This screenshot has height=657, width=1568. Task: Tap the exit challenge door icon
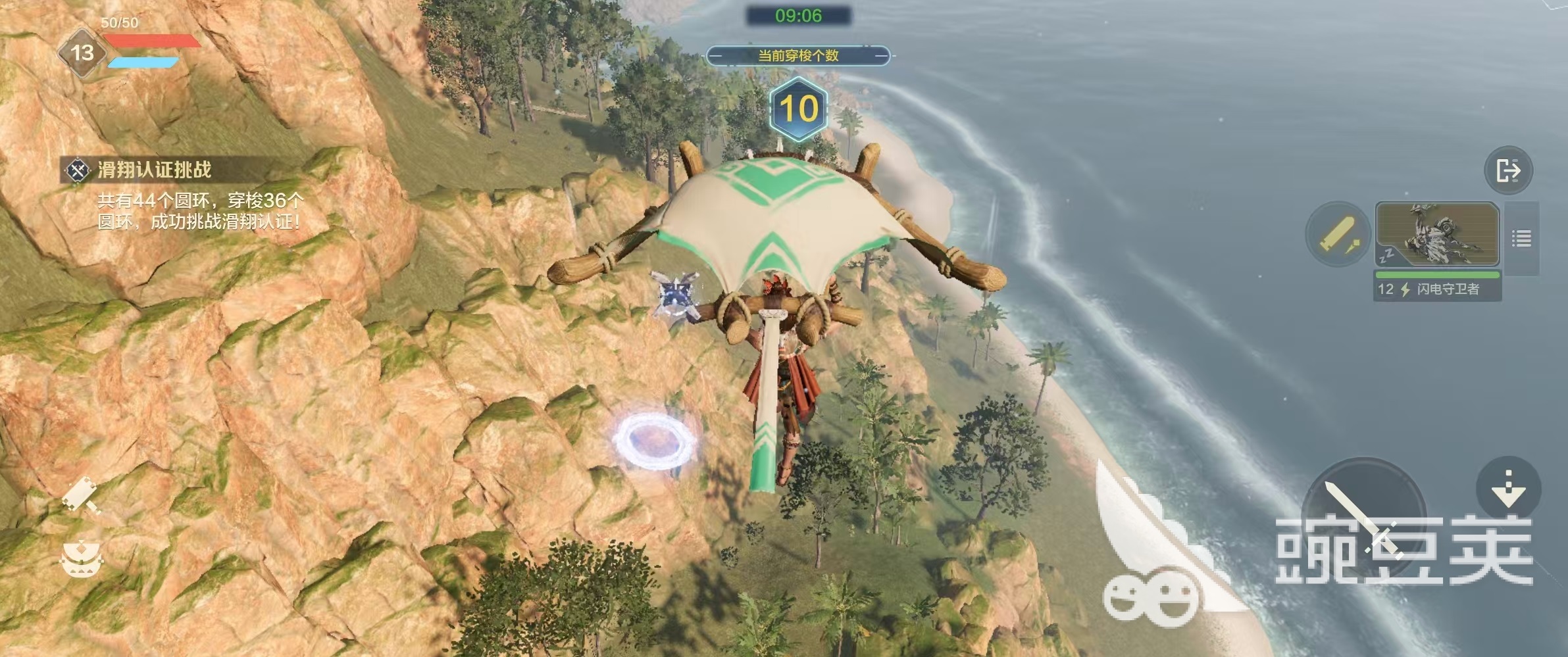tap(1508, 170)
